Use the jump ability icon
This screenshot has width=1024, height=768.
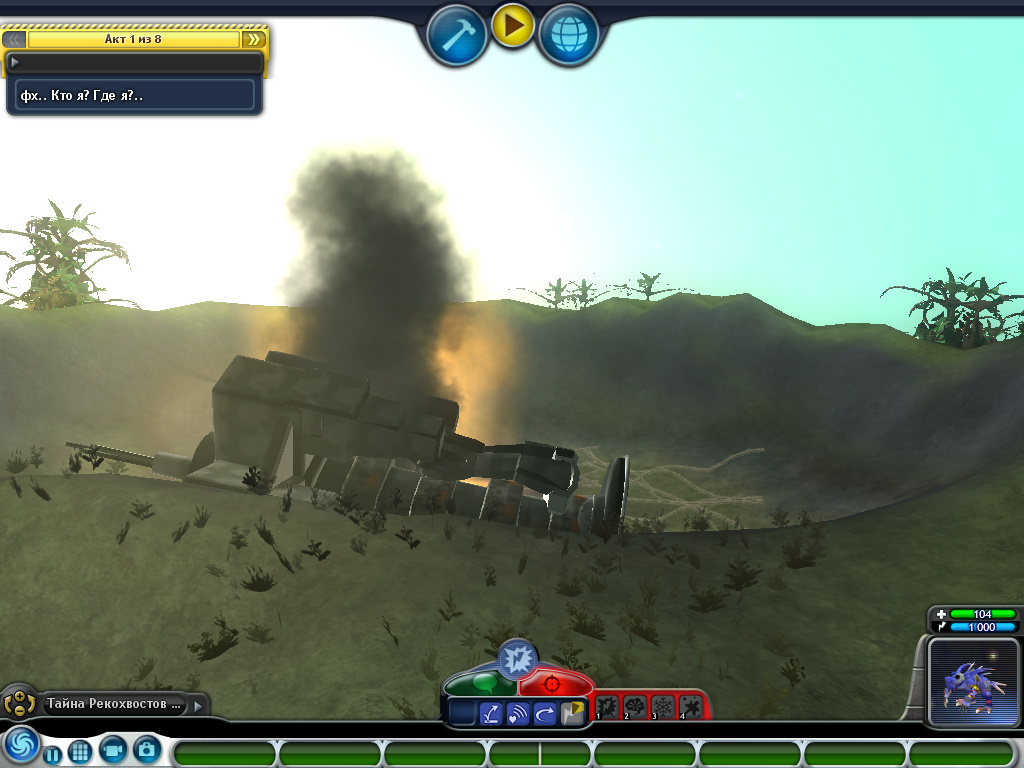491,713
